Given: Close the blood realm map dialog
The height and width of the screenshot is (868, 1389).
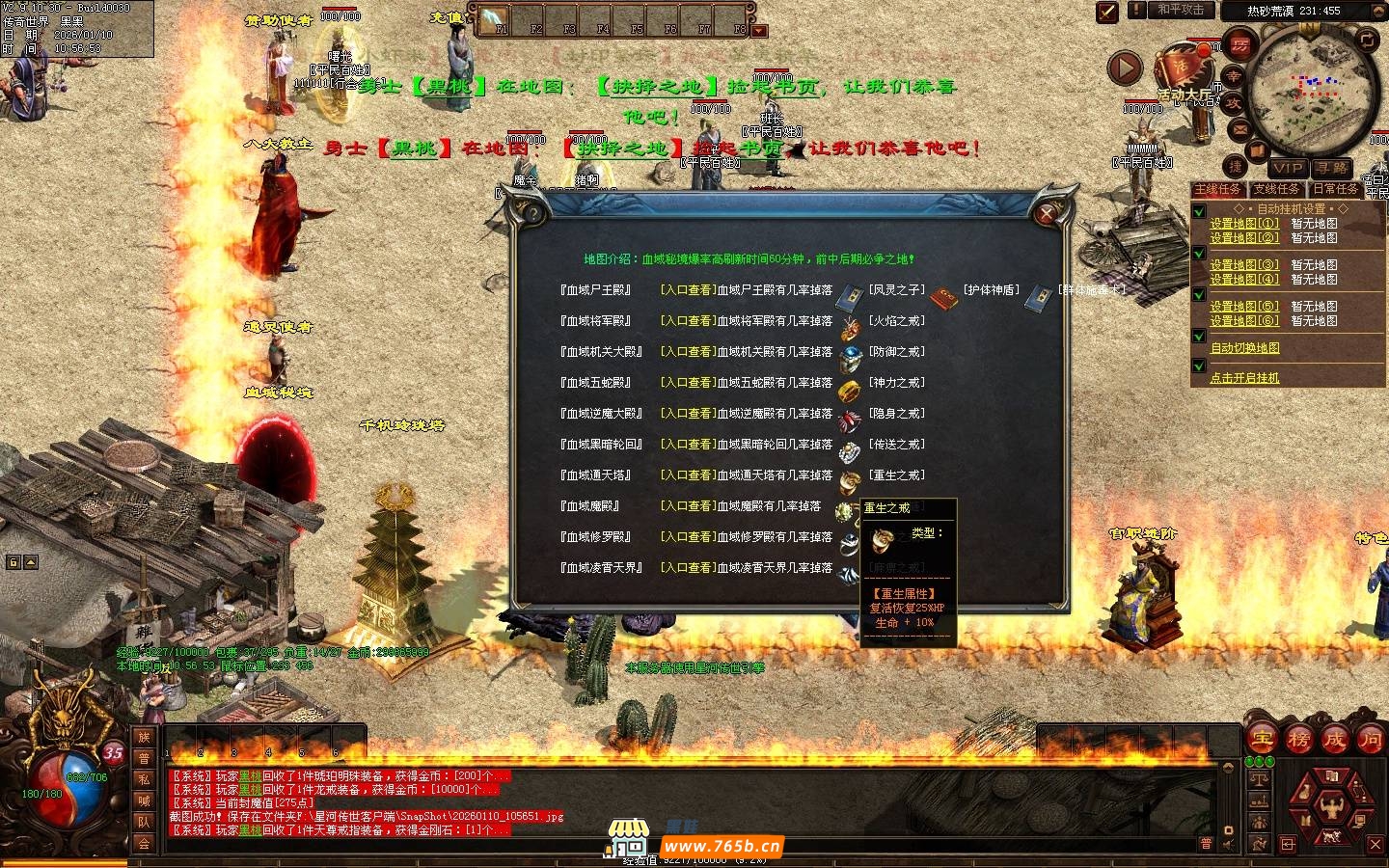Looking at the screenshot, I should click(1048, 213).
